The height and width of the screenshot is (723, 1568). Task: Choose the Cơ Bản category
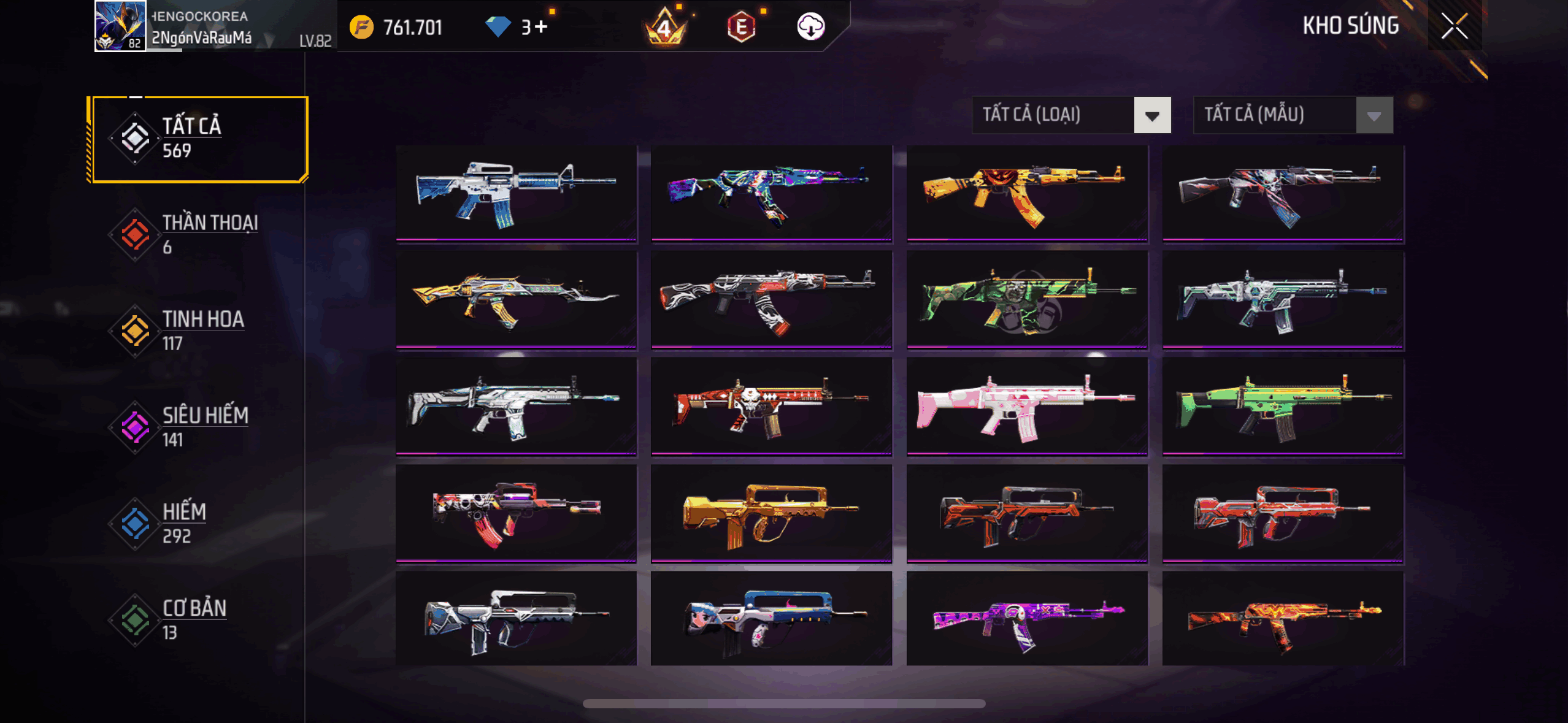coord(198,620)
